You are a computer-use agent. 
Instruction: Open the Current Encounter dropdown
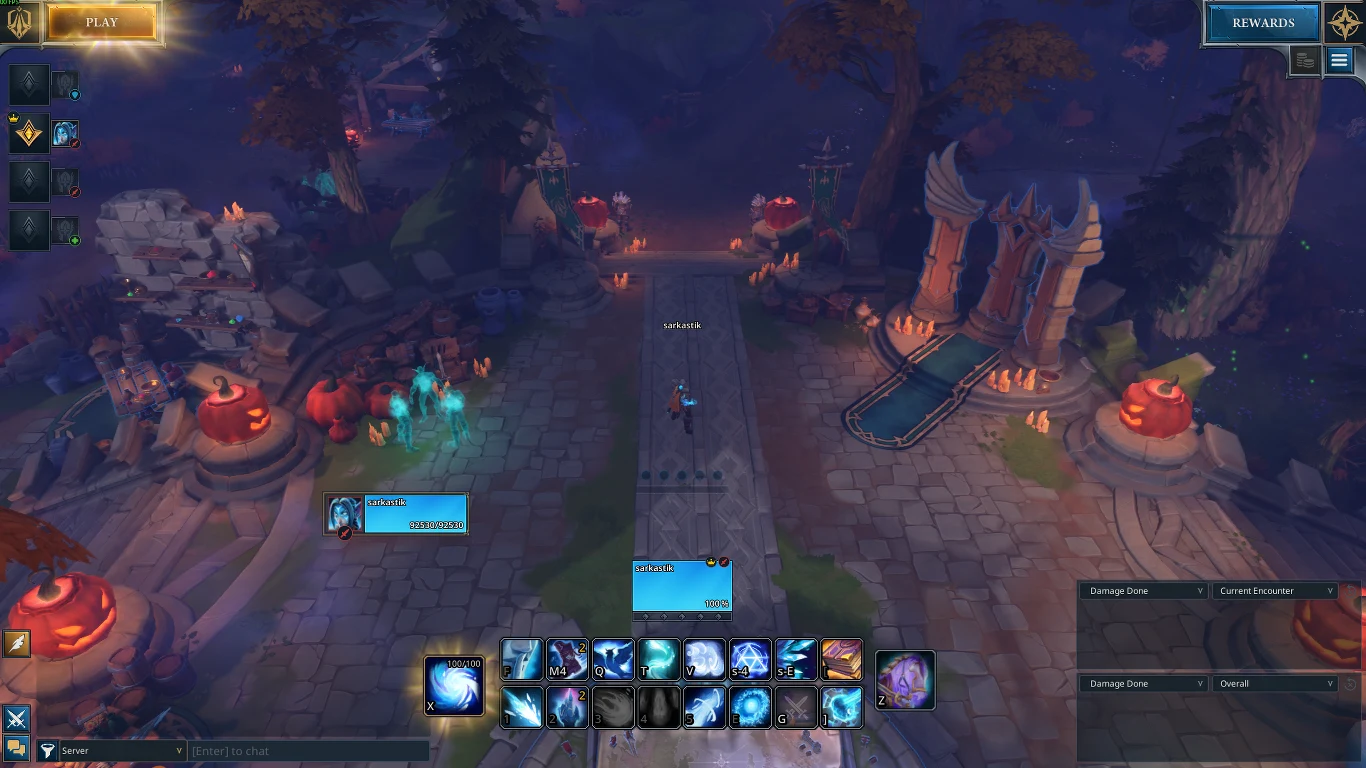[x=1275, y=591]
